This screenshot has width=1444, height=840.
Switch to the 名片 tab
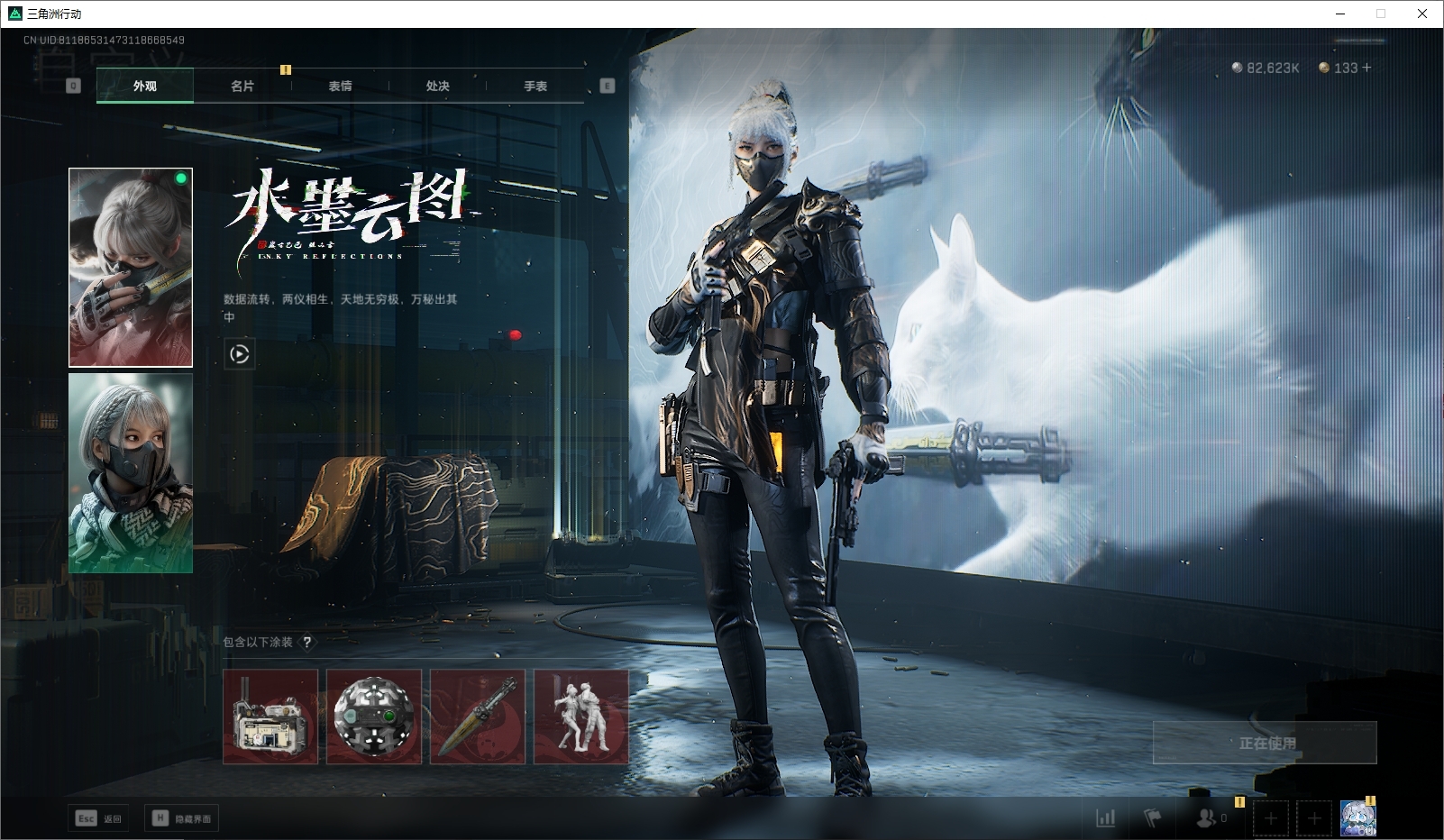[x=242, y=87]
